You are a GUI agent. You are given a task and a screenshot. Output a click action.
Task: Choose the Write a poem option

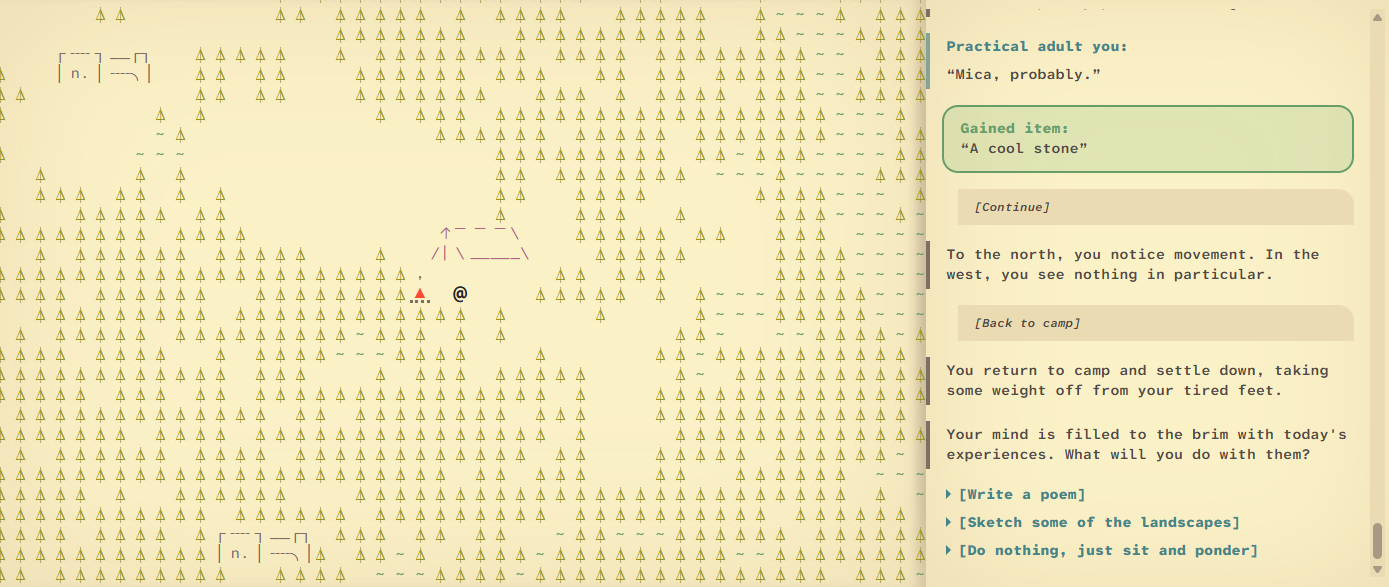coord(1021,494)
